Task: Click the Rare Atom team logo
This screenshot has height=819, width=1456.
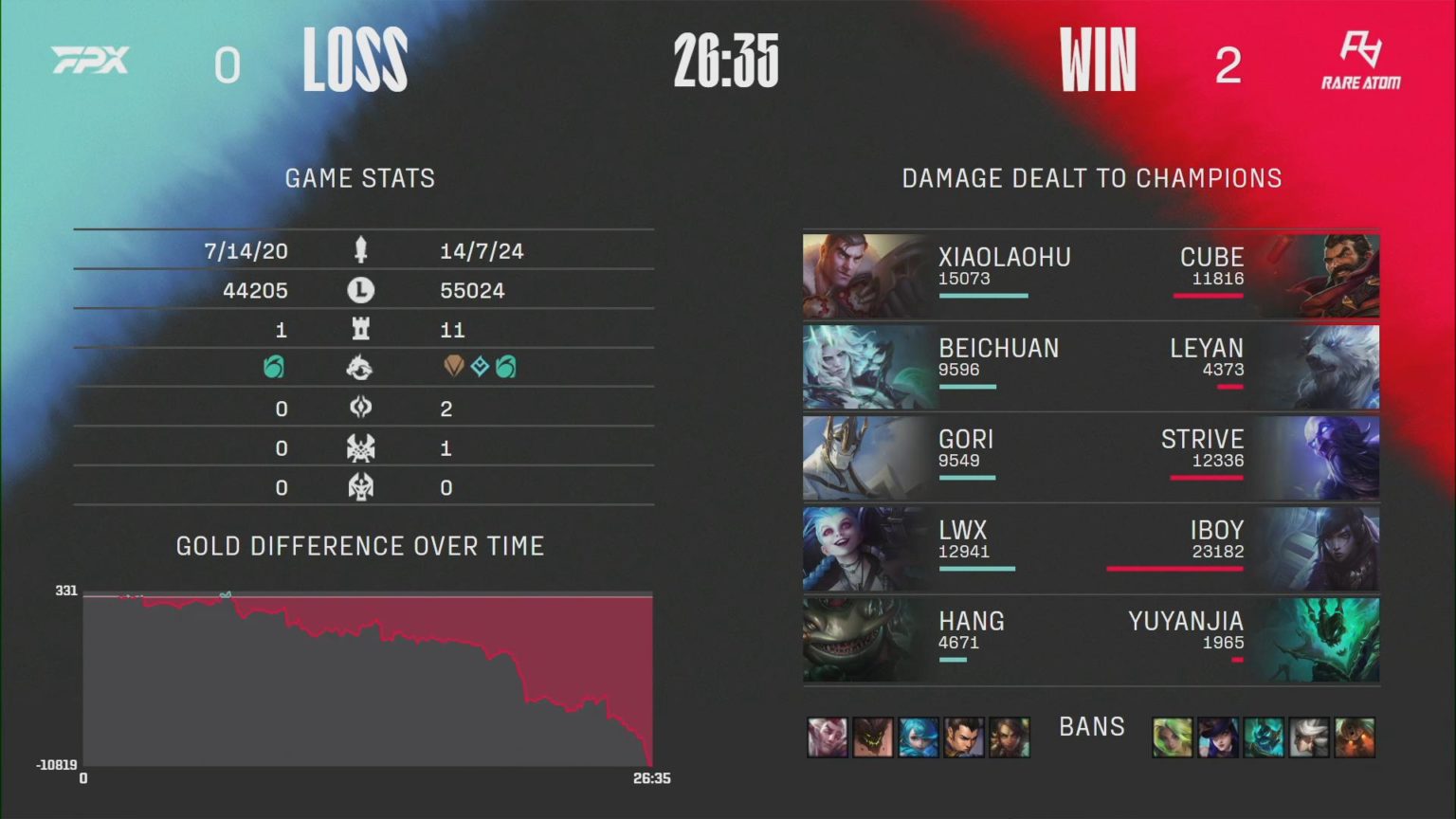Action: 1361,61
